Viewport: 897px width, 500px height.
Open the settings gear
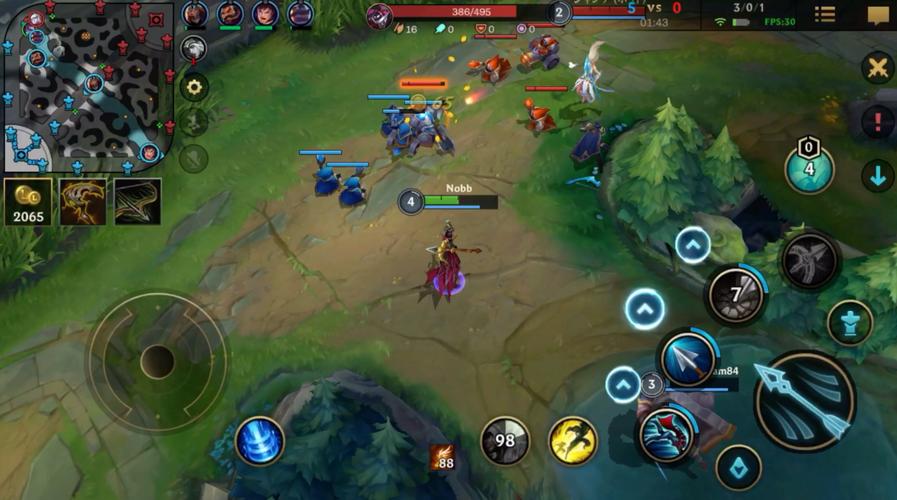(194, 87)
